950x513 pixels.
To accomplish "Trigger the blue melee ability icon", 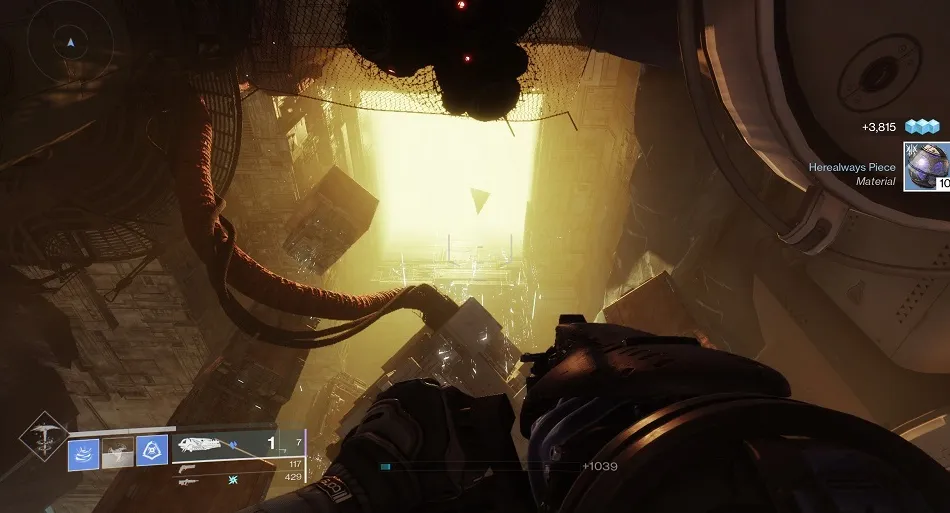I will [x=151, y=453].
